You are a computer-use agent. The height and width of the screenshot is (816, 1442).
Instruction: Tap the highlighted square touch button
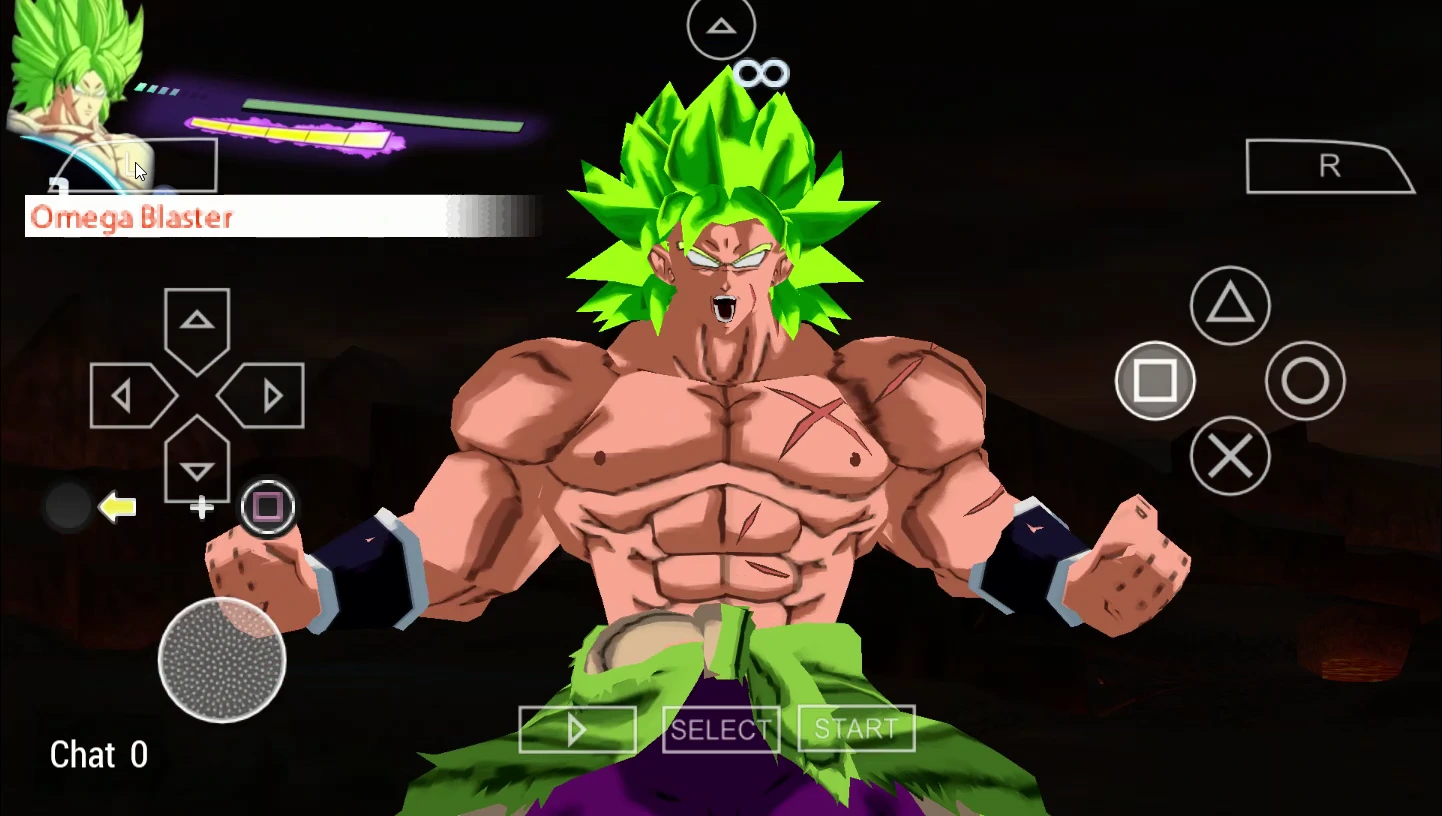tap(1155, 380)
